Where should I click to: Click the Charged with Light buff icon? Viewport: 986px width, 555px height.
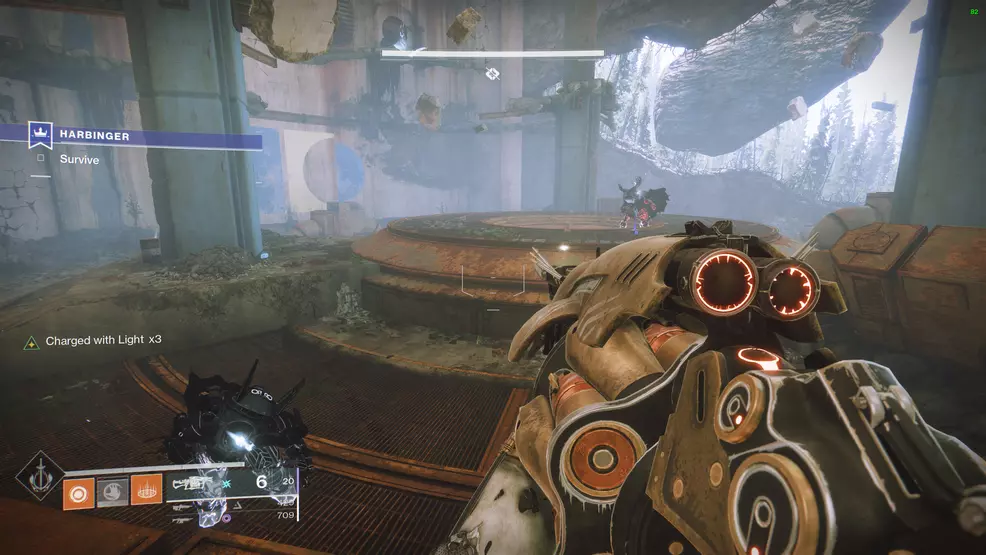pos(33,341)
